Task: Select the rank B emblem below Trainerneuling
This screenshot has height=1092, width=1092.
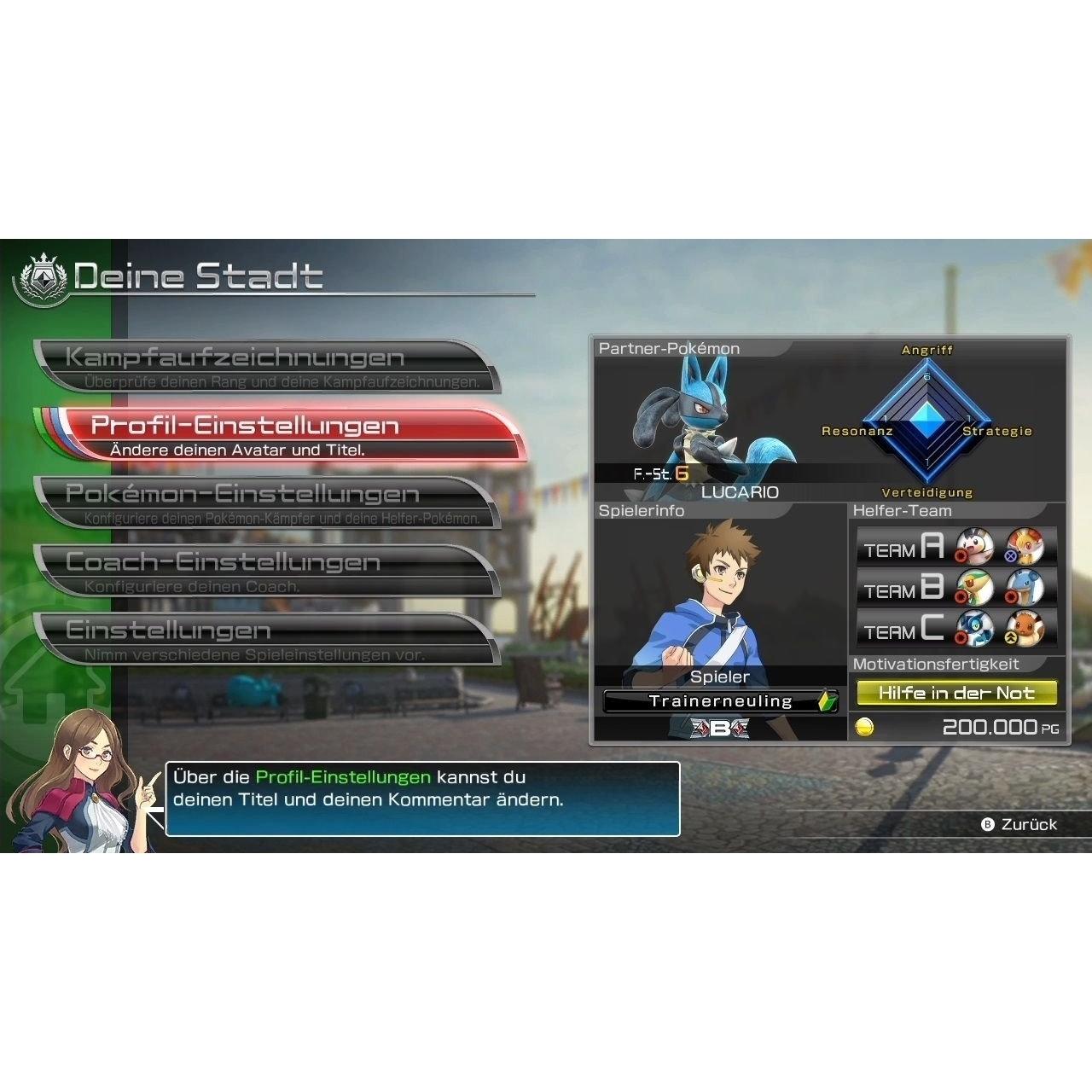Action: [721, 729]
